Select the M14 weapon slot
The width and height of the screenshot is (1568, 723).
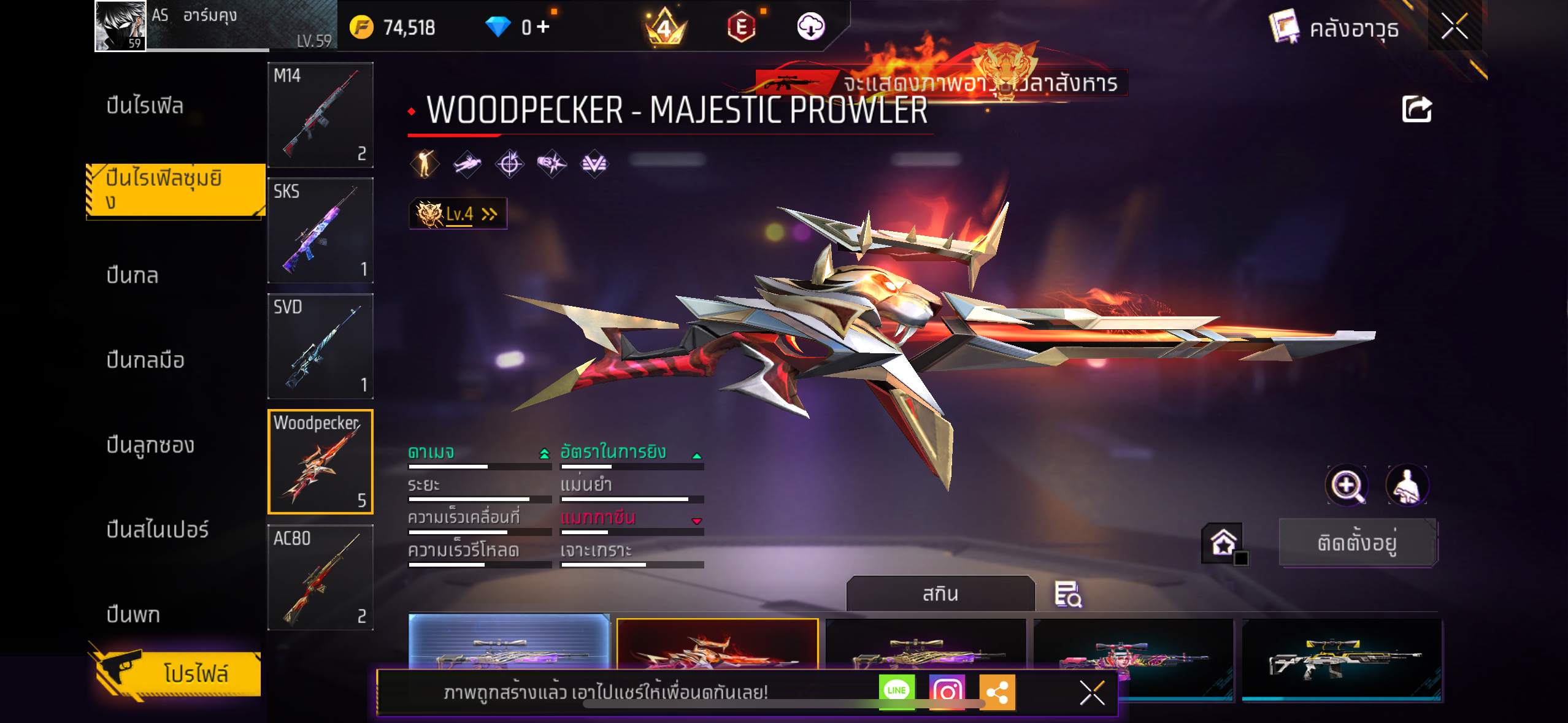(x=320, y=115)
